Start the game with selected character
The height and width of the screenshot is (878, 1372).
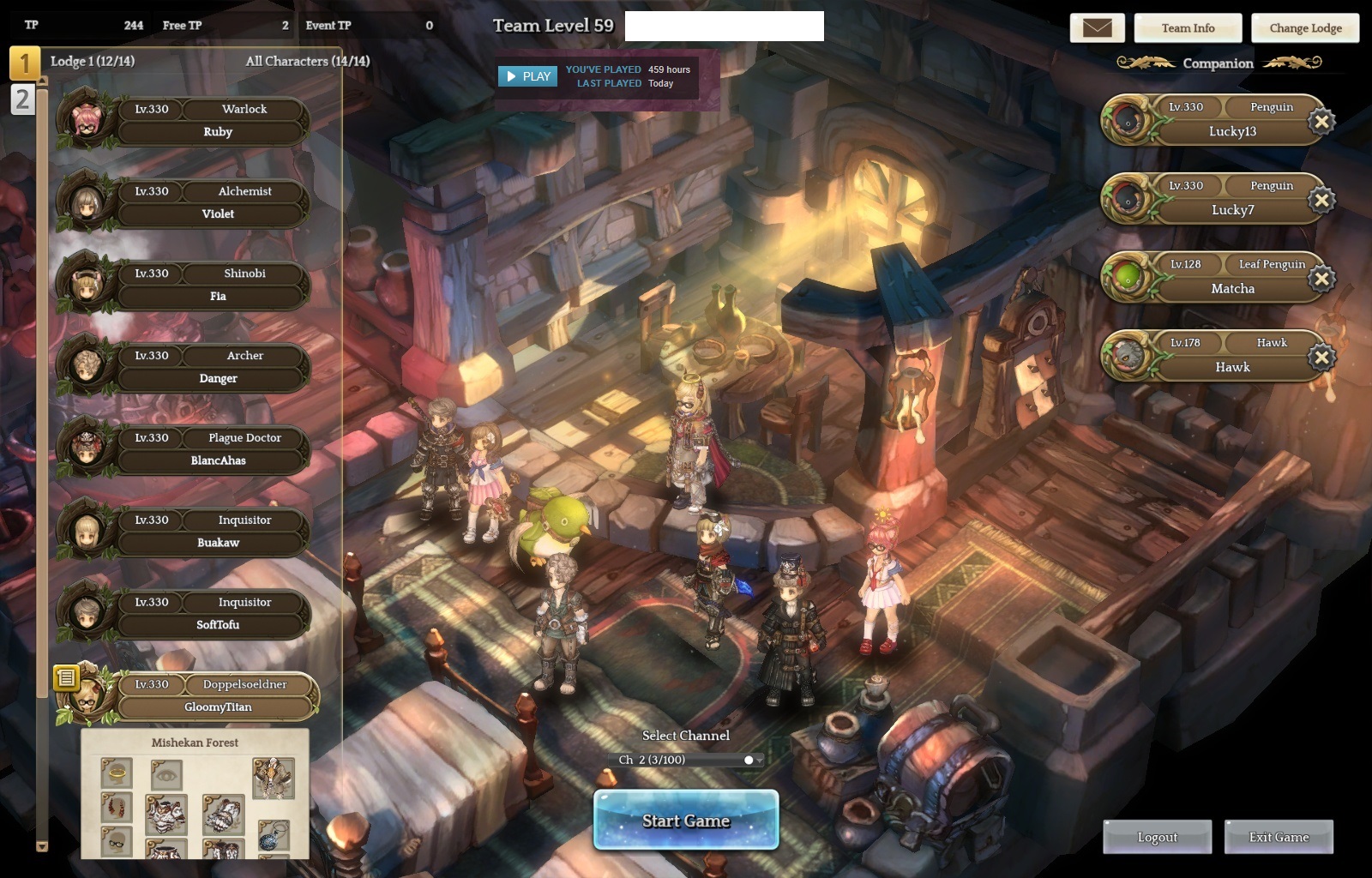point(686,821)
